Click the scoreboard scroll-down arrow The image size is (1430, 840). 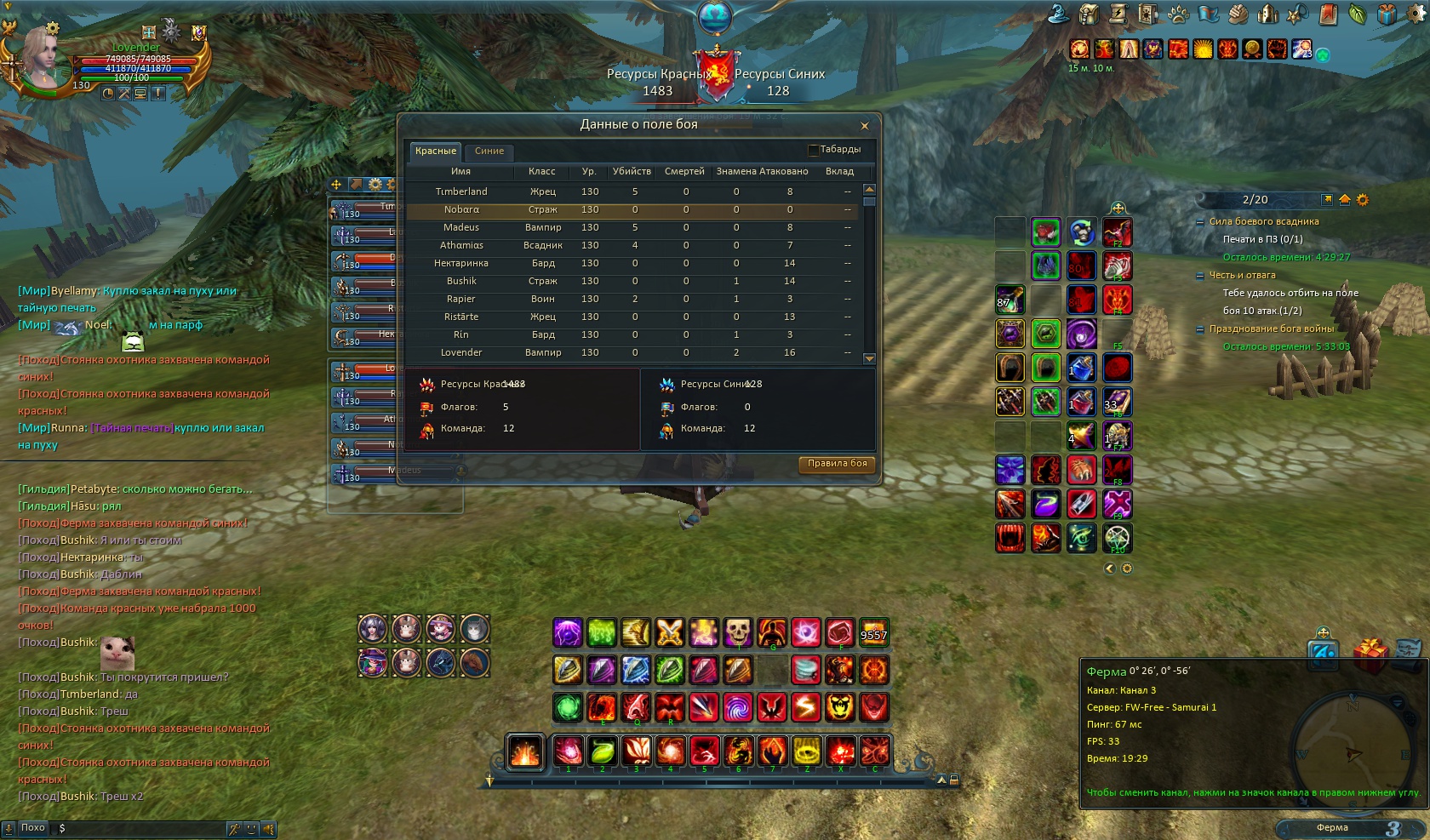pos(869,359)
